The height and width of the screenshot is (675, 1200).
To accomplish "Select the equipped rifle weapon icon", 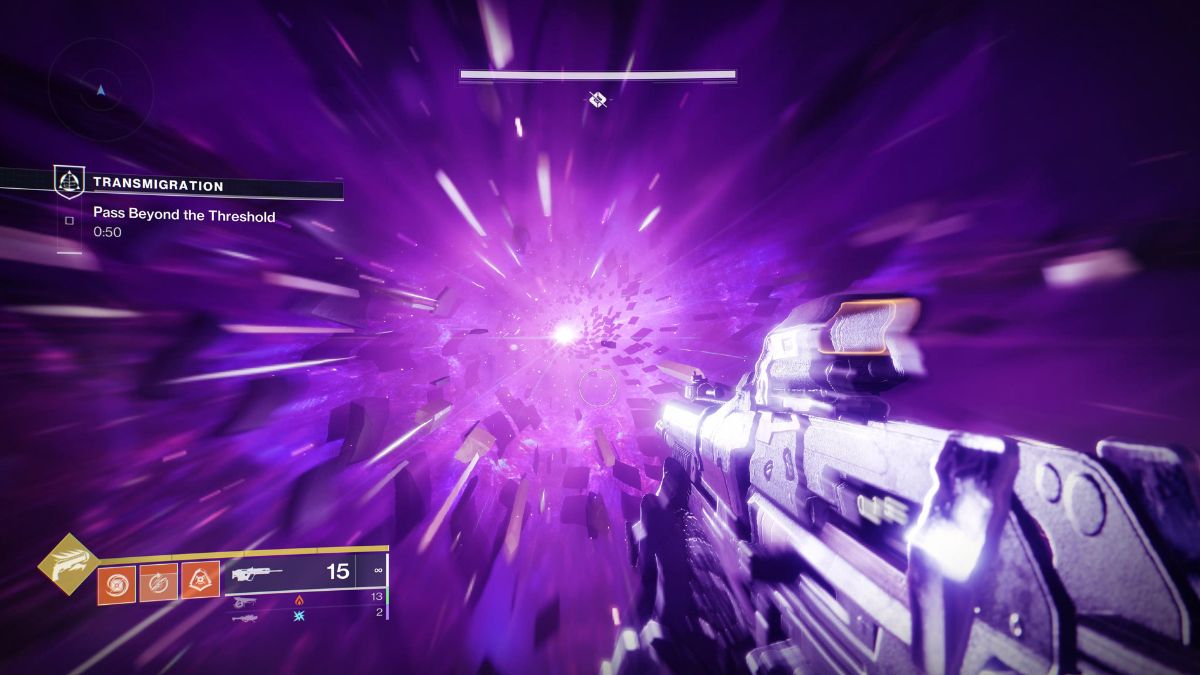I will [x=256, y=574].
